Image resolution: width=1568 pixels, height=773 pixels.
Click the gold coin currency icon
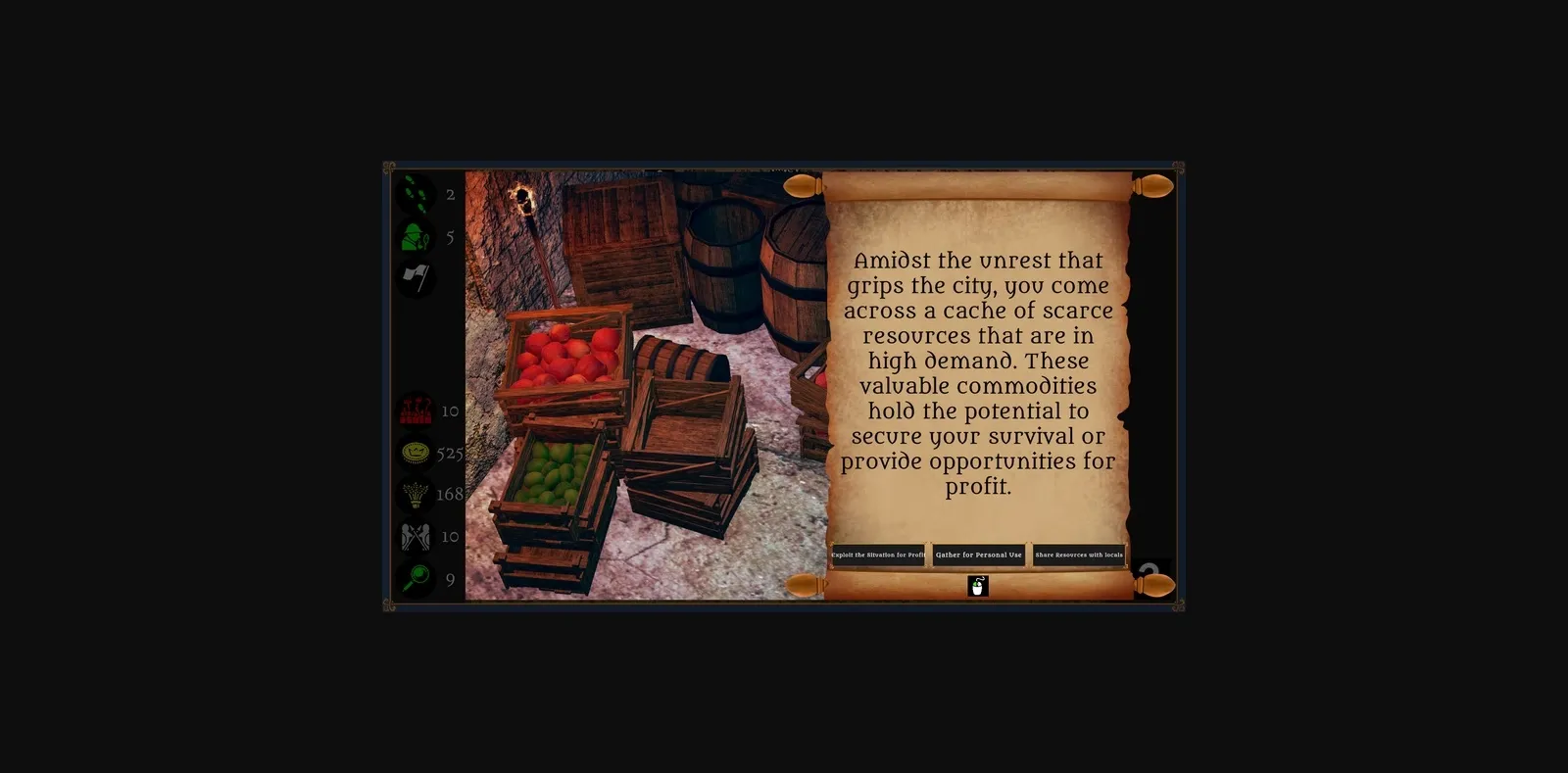[x=416, y=452]
